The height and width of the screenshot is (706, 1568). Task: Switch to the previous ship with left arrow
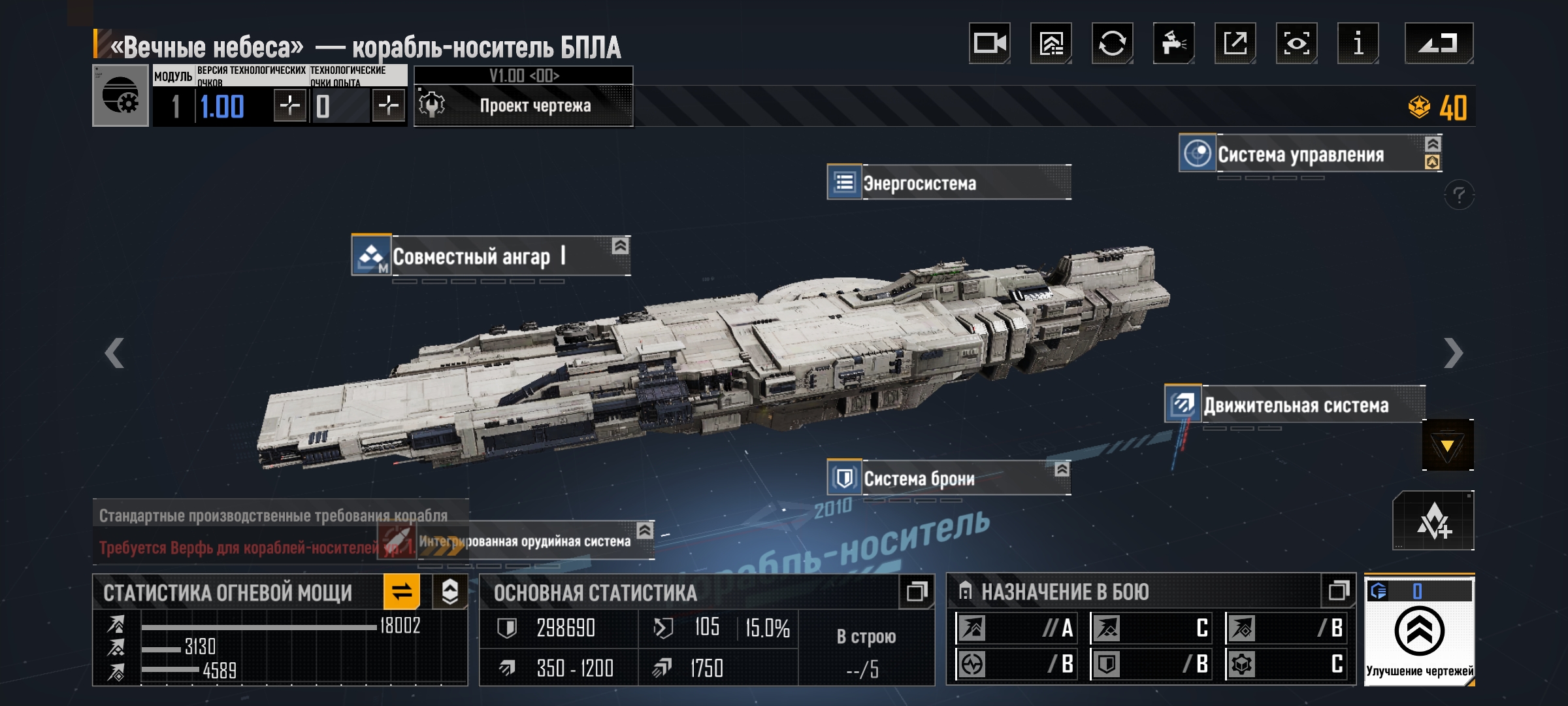115,353
